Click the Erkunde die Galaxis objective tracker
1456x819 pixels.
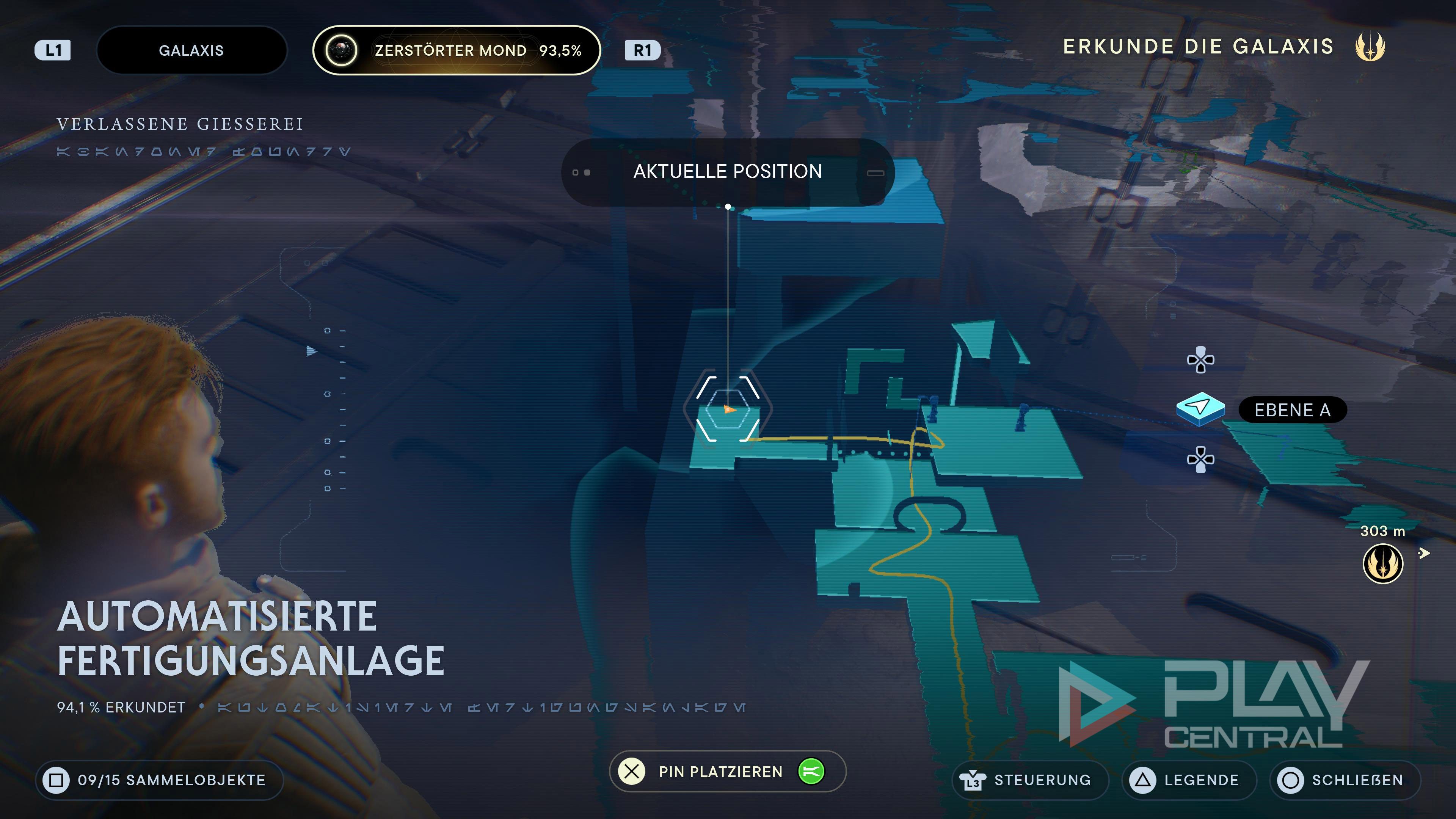pos(1223,46)
